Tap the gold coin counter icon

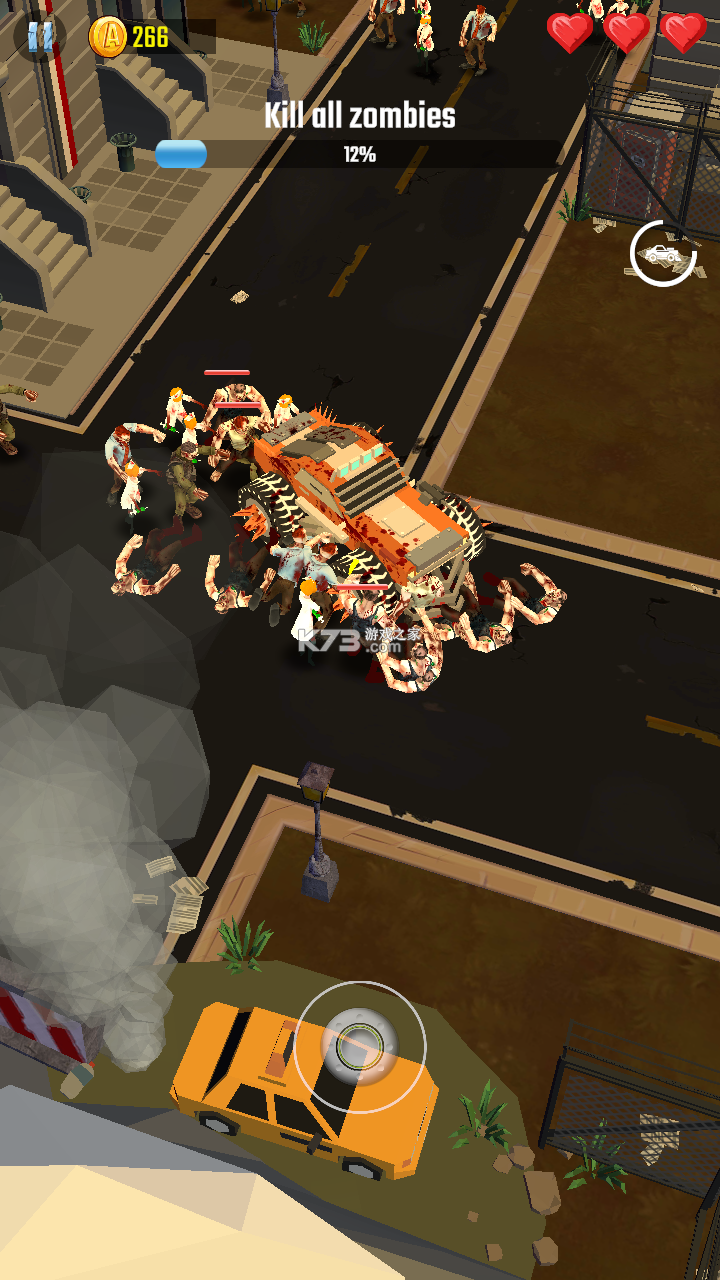108,38
